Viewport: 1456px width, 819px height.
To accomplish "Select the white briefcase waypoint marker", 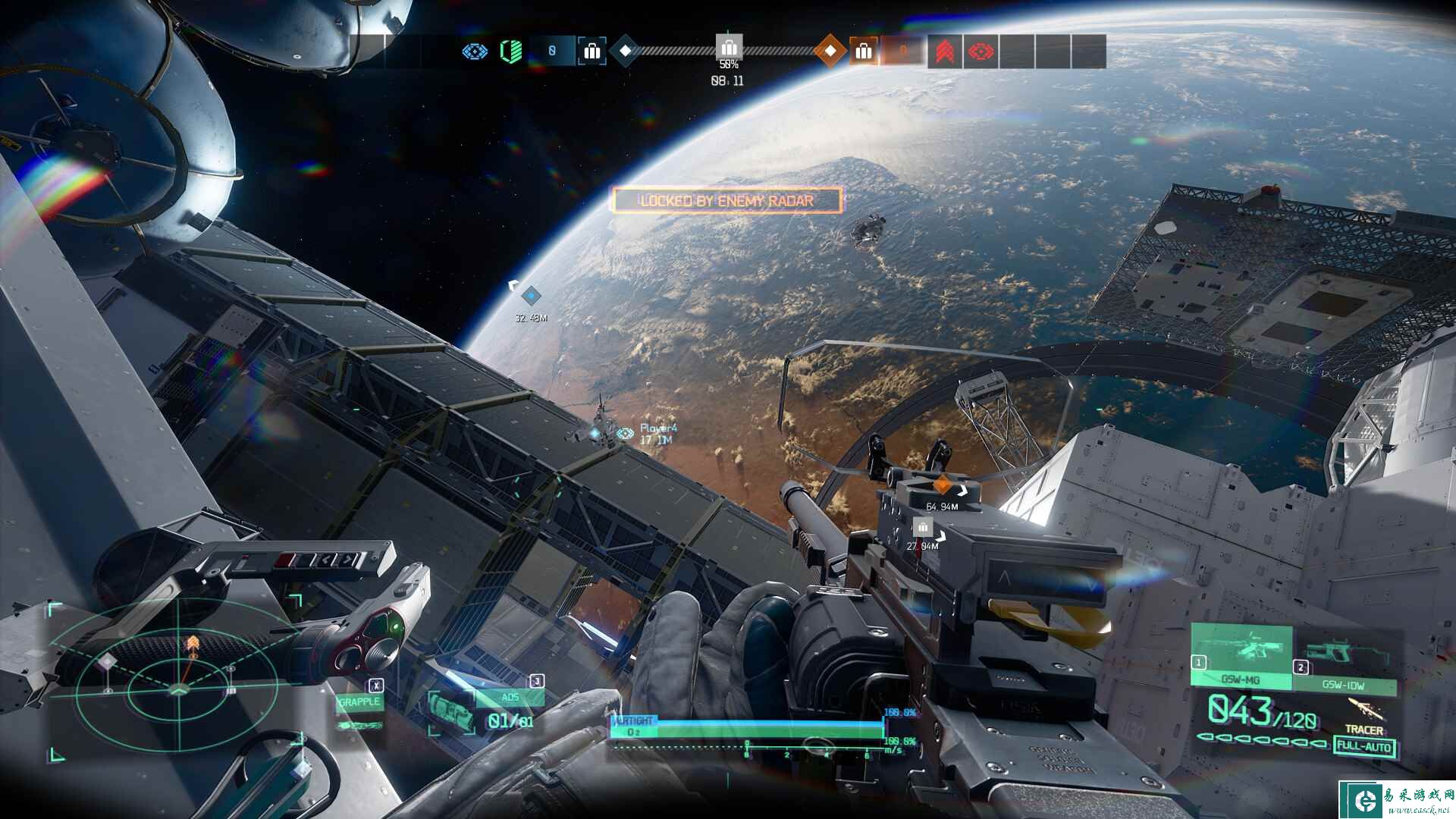I will 922,526.
